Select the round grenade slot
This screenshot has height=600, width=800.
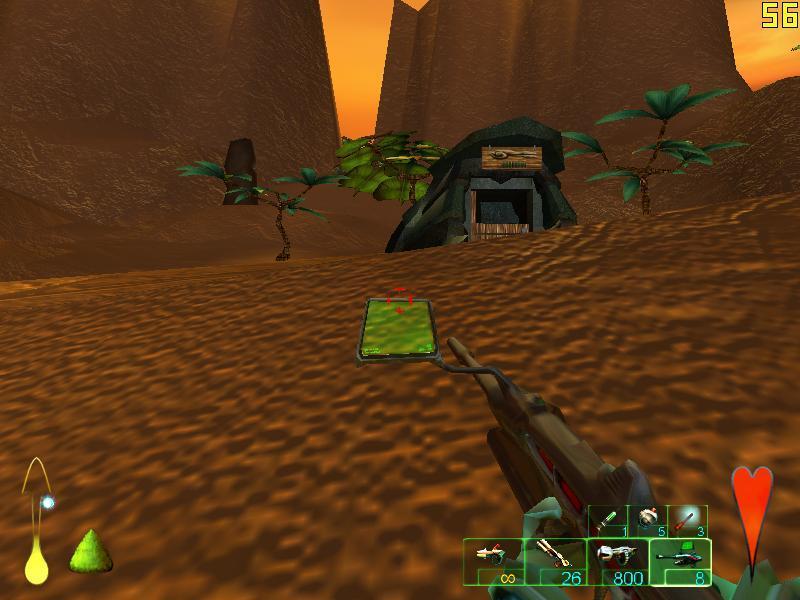pos(648,521)
